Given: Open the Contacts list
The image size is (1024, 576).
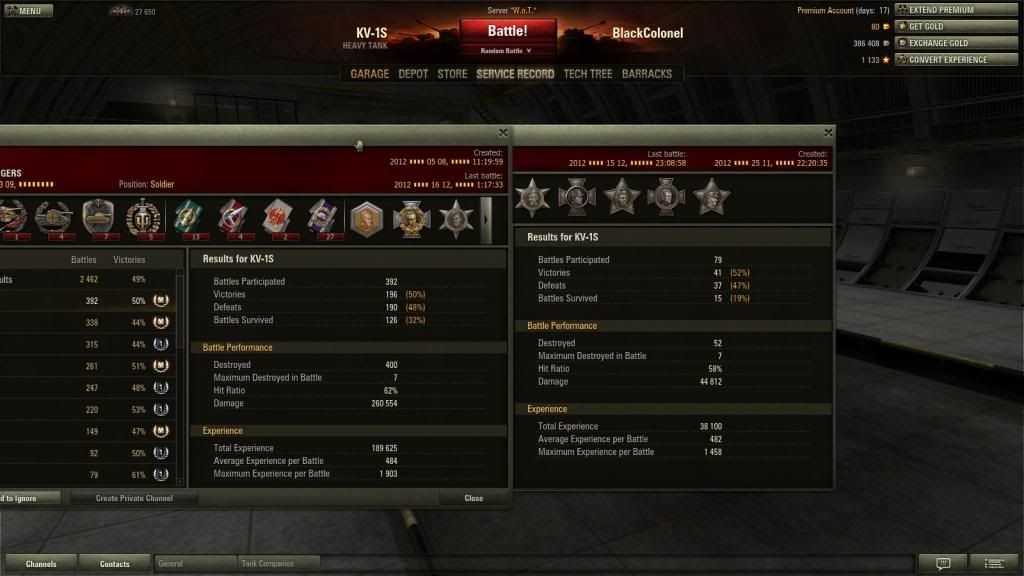Looking at the screenshot, I should [x=115, y=564].
